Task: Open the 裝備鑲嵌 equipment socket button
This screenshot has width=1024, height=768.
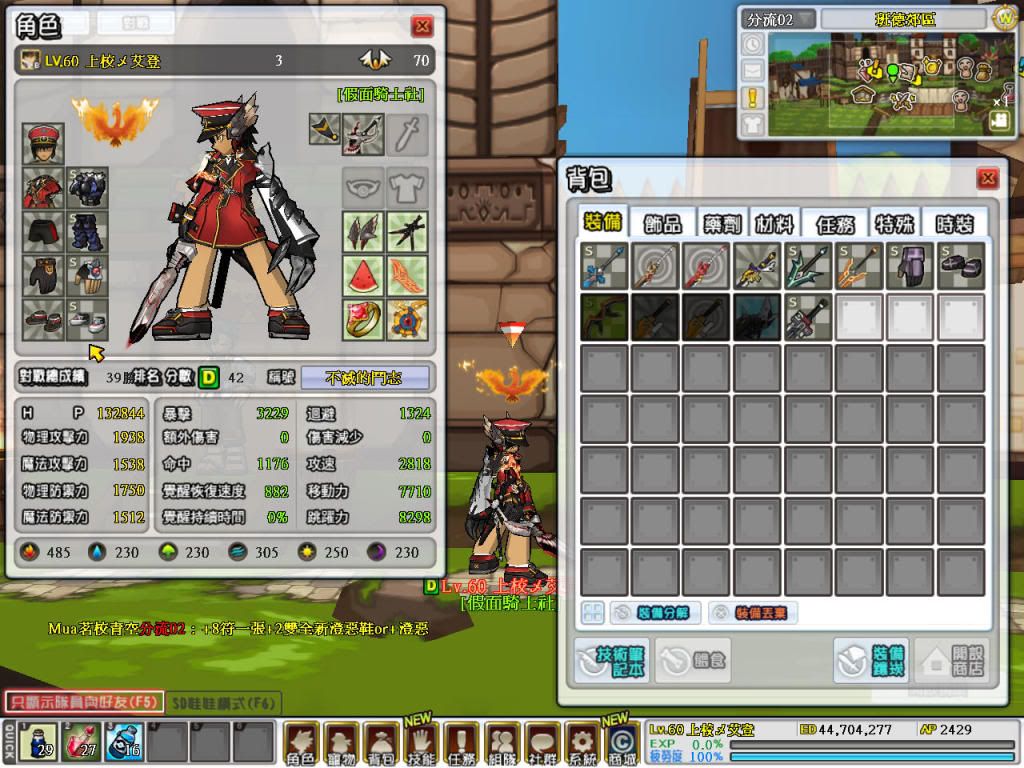Action: [x=871, y=660]
